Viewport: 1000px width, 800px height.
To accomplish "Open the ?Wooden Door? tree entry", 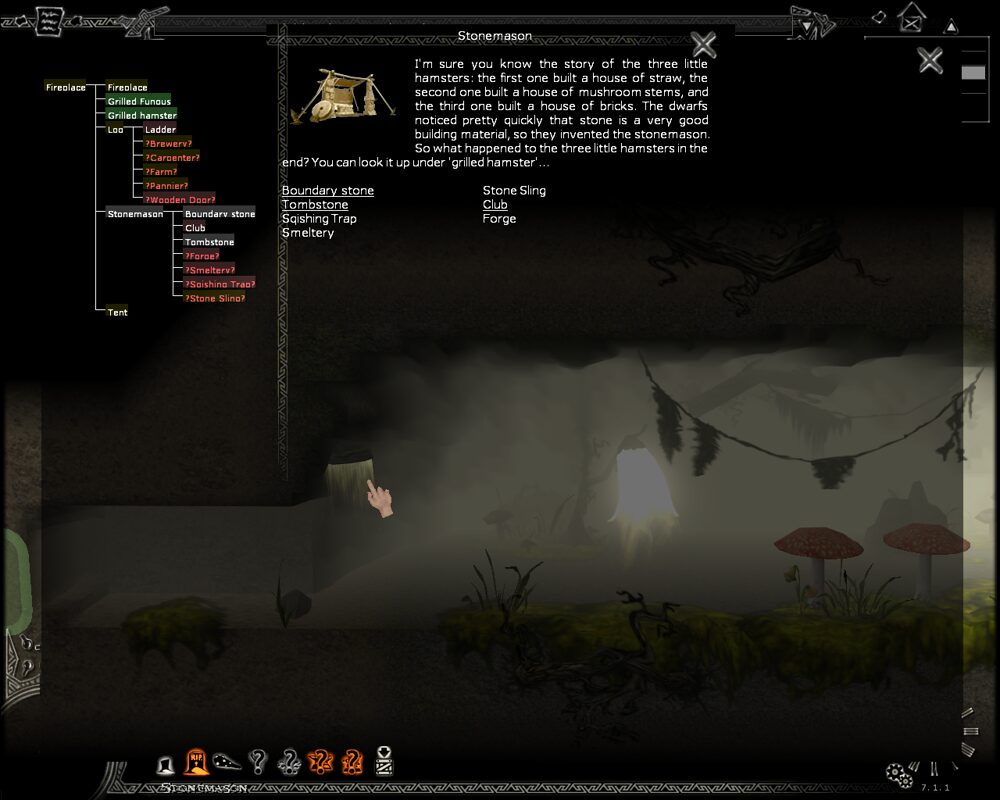I will click(180, 200).
